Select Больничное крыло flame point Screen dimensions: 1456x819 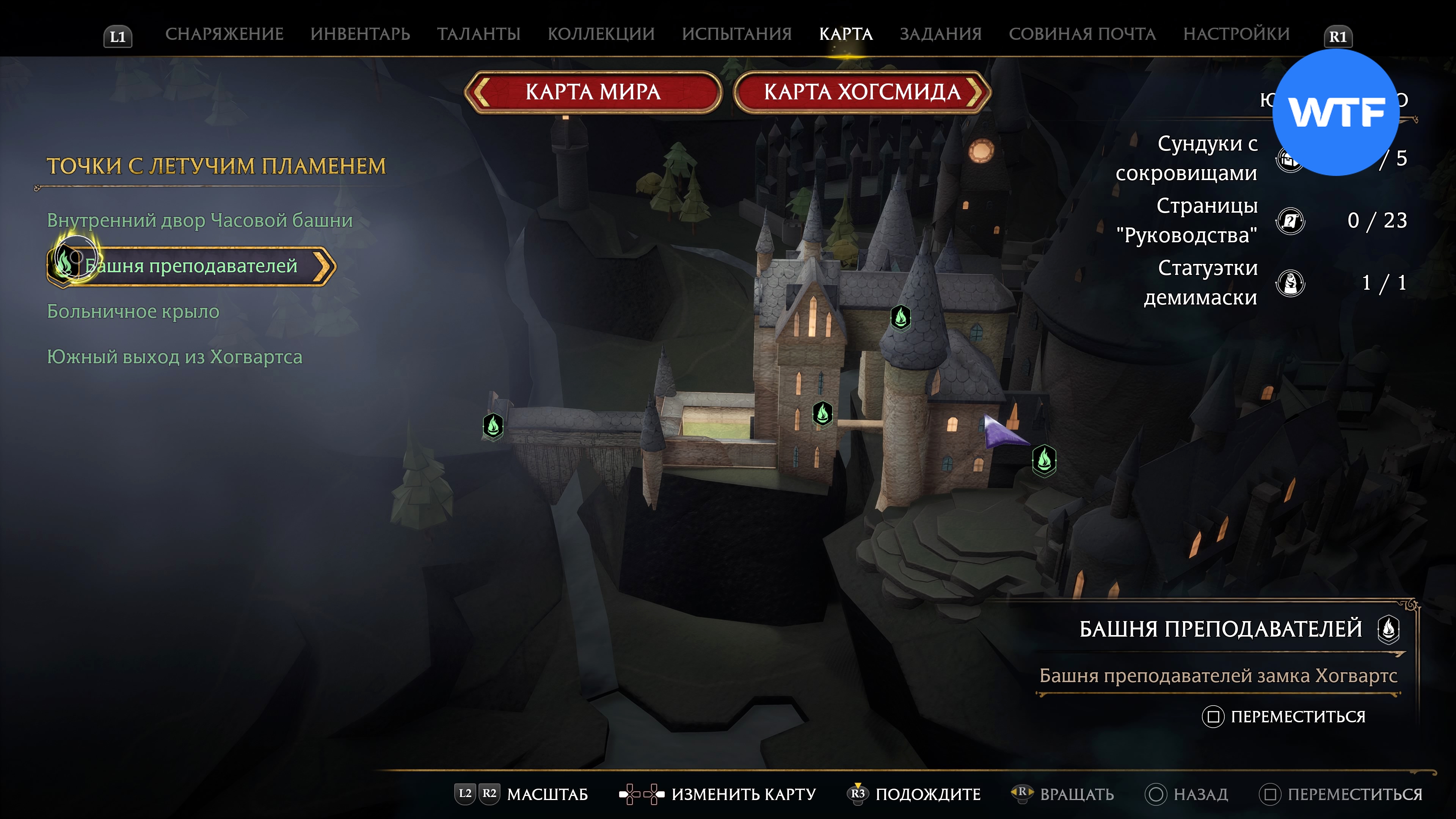[x=133, y=311]
